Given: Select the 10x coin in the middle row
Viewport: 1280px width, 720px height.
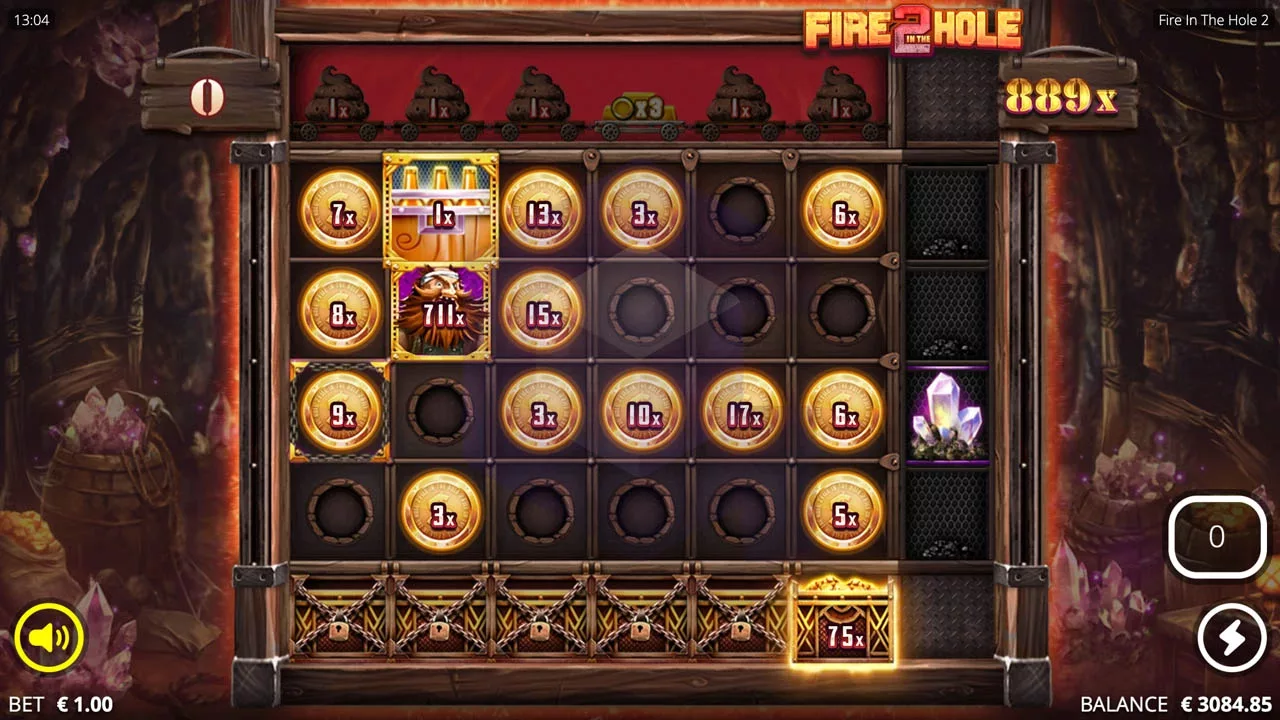Looking at the screenshot, I should [x=640, y=411].
